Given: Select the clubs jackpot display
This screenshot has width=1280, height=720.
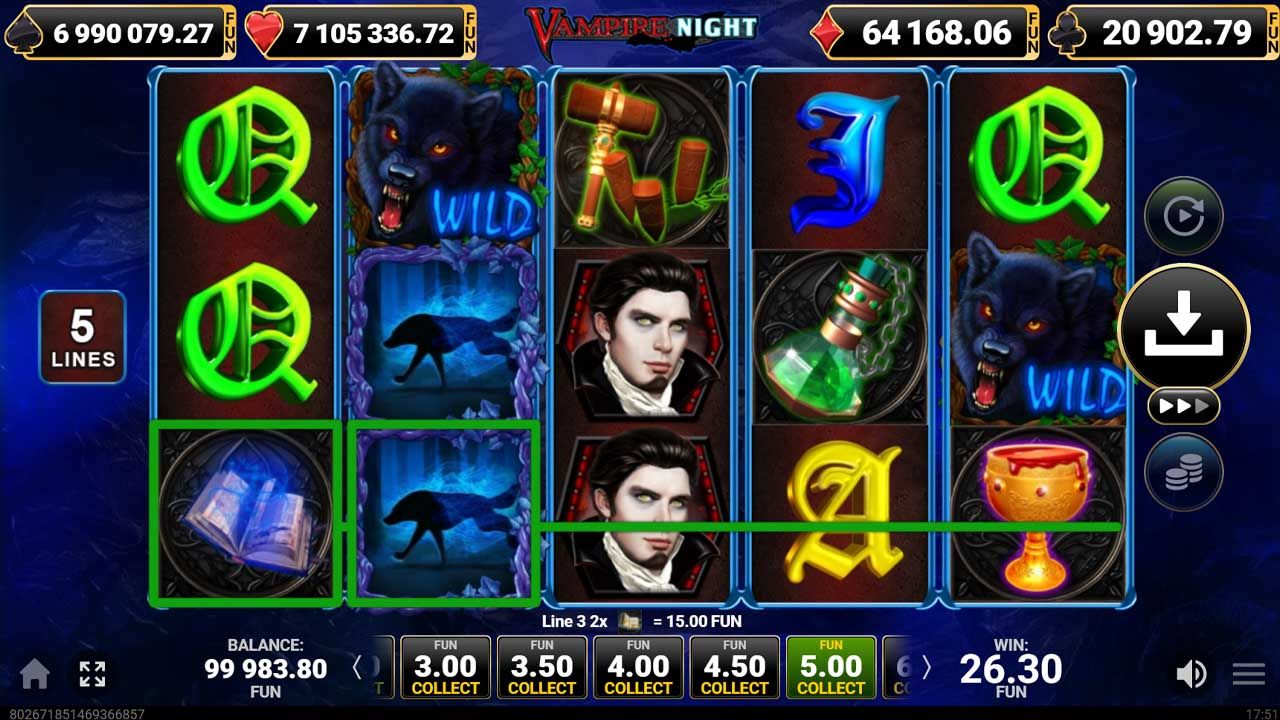Looking at the screenshot, I should click(1160, 31).
